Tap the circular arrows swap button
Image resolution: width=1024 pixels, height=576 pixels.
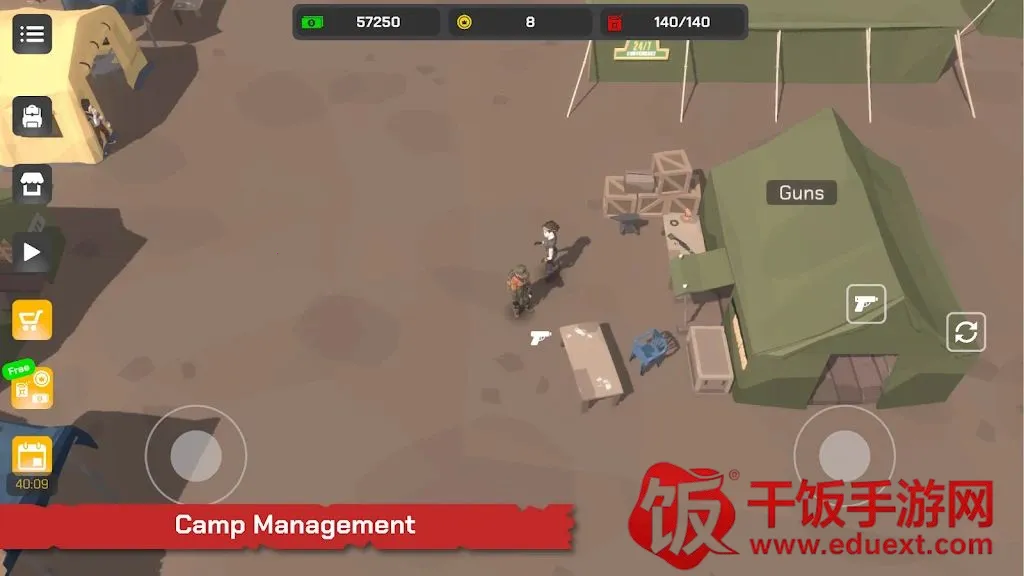coord(966,332)
